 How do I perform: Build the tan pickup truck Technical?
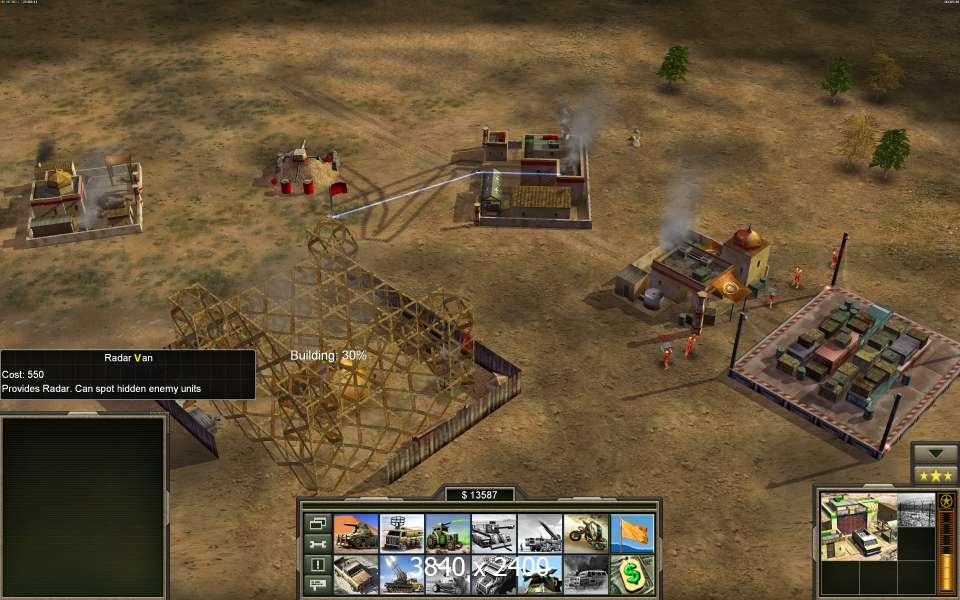pos(356,574)
